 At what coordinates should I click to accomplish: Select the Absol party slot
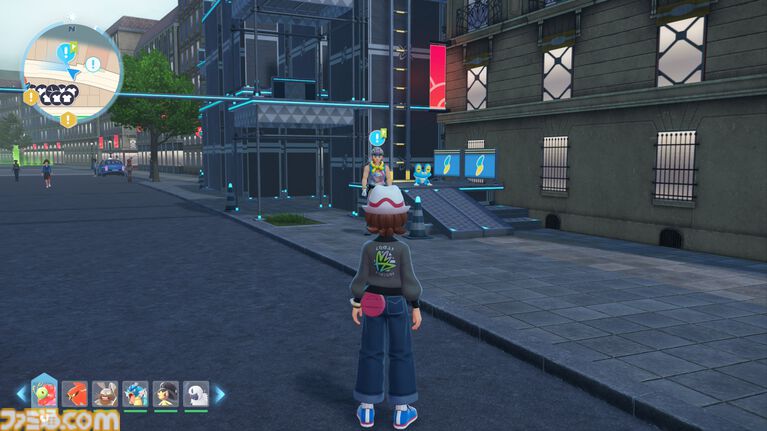click(196, 394)
